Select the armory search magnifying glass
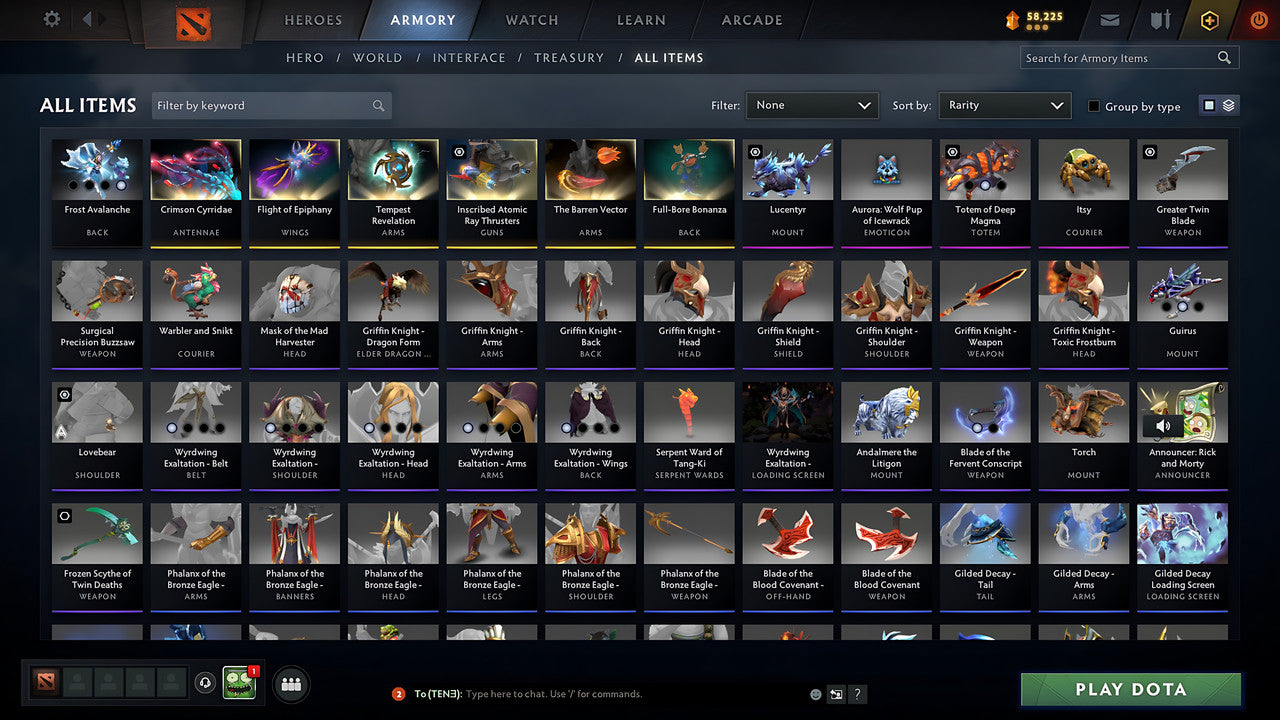Screen dimensions: 1280x720 tap(1224, 58)
